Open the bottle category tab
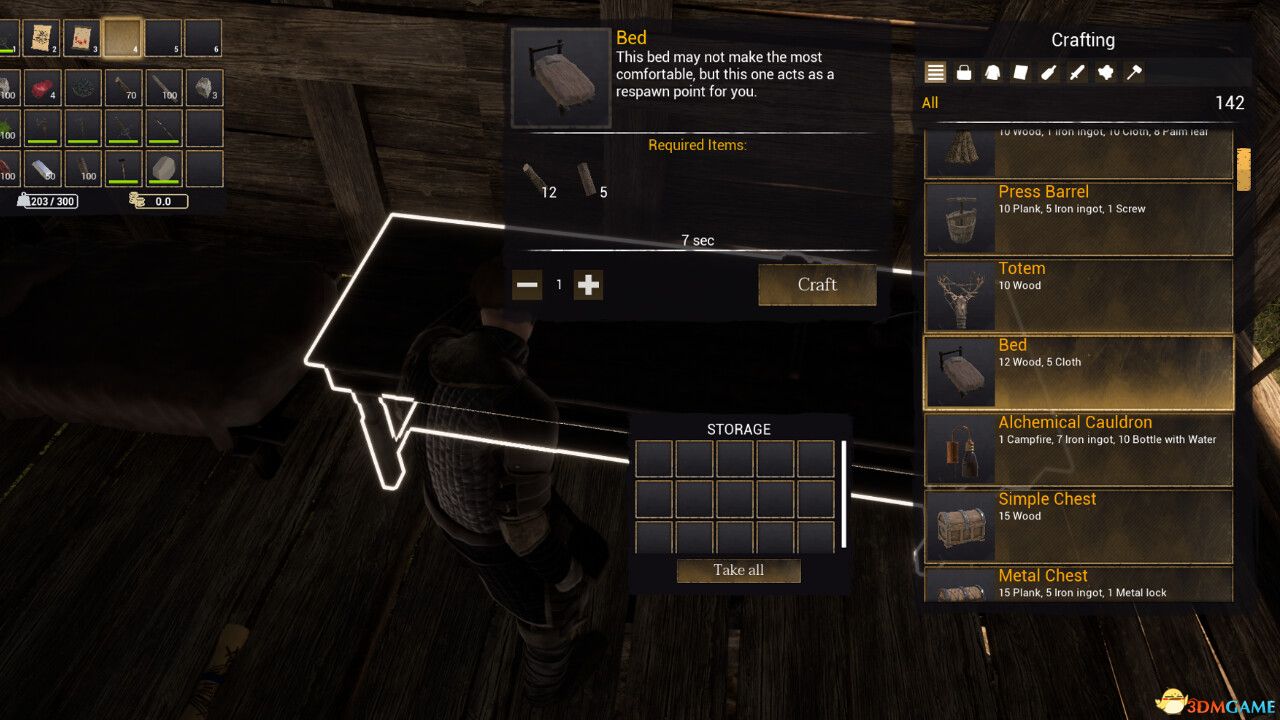 pos(1049,72)
